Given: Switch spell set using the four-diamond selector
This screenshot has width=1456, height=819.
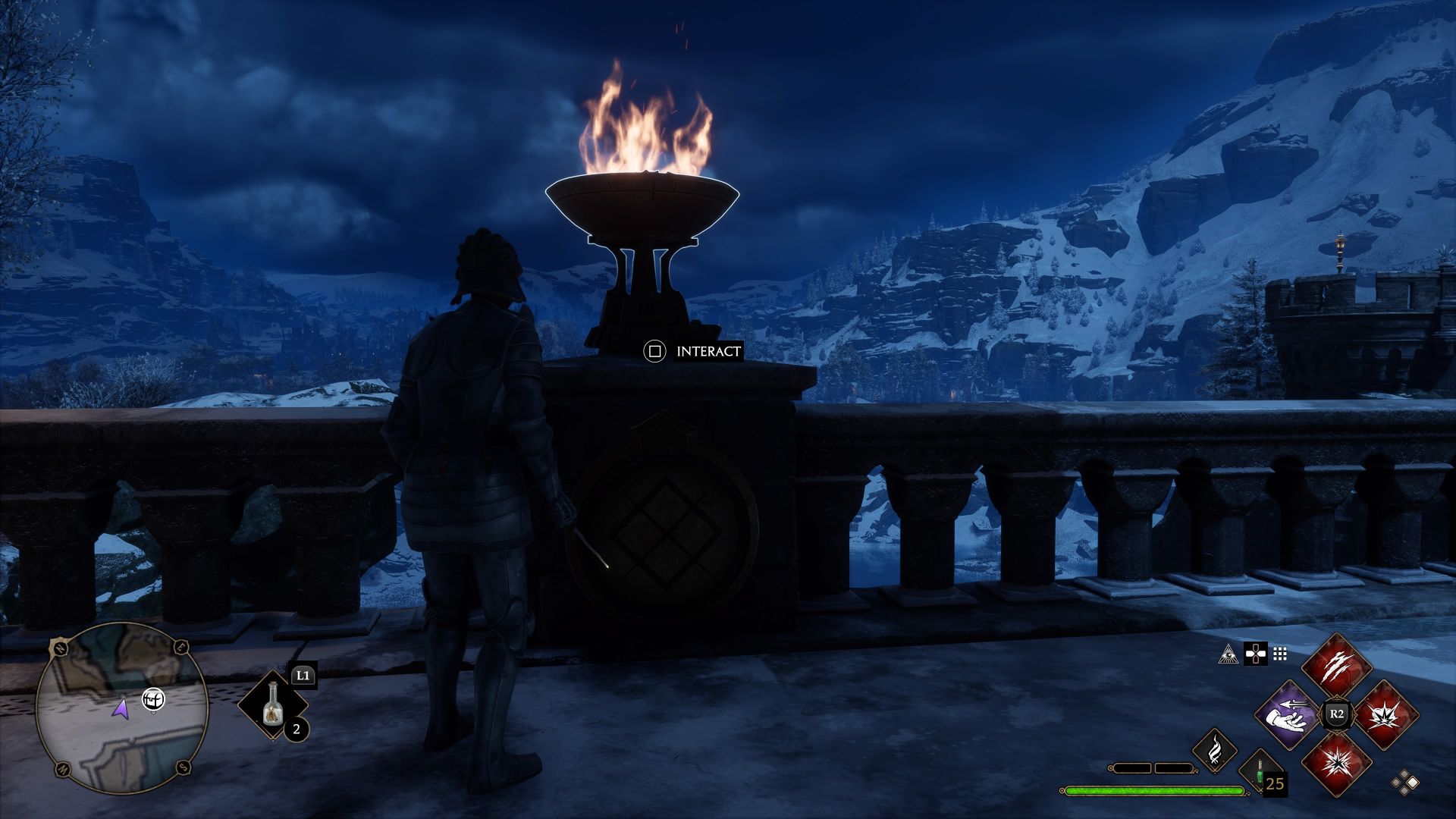Looking at the screenshot, I should pyautogui.click(x=1405, y=783).
